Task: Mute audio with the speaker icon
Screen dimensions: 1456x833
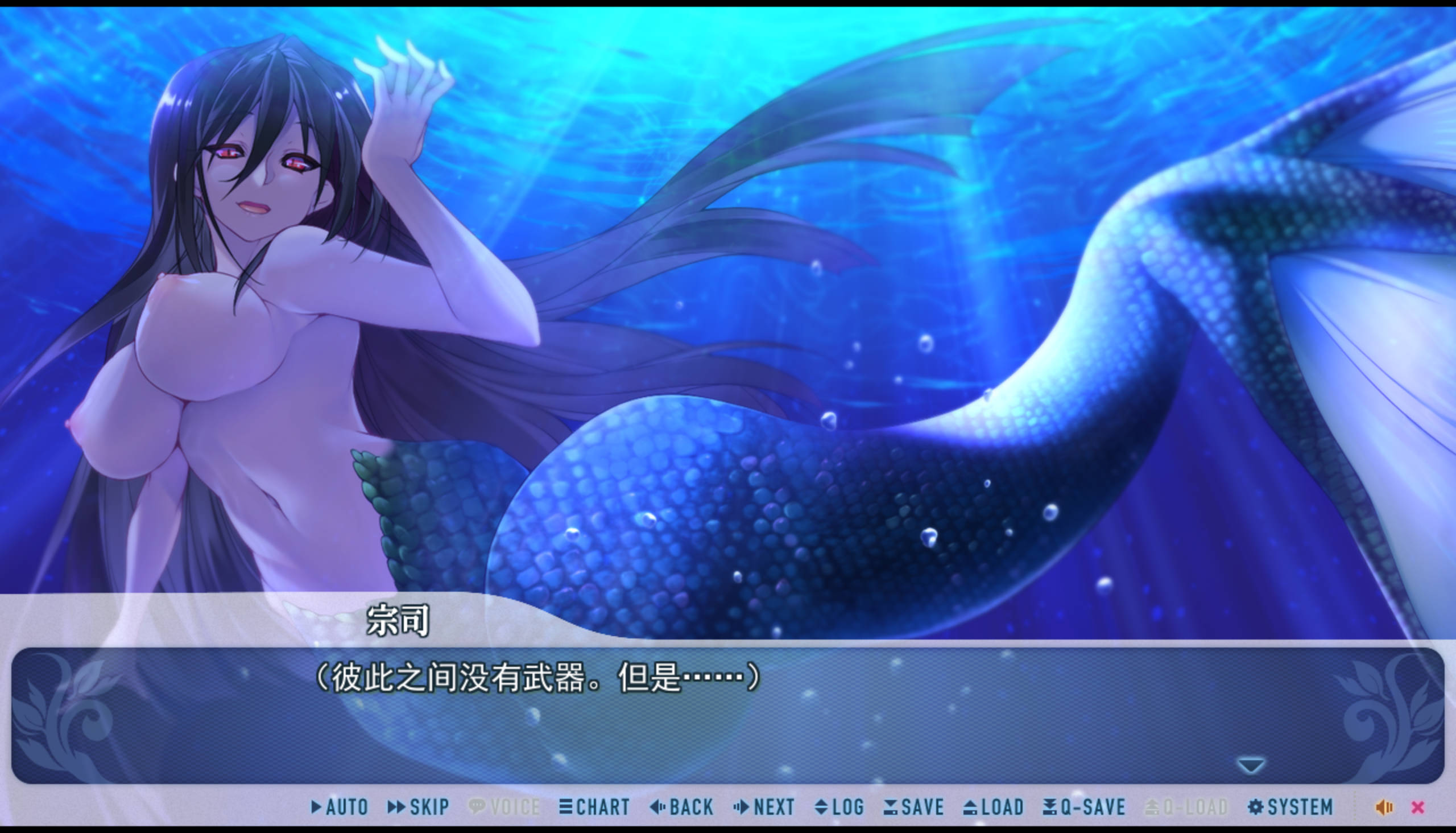Action: 1384,807
